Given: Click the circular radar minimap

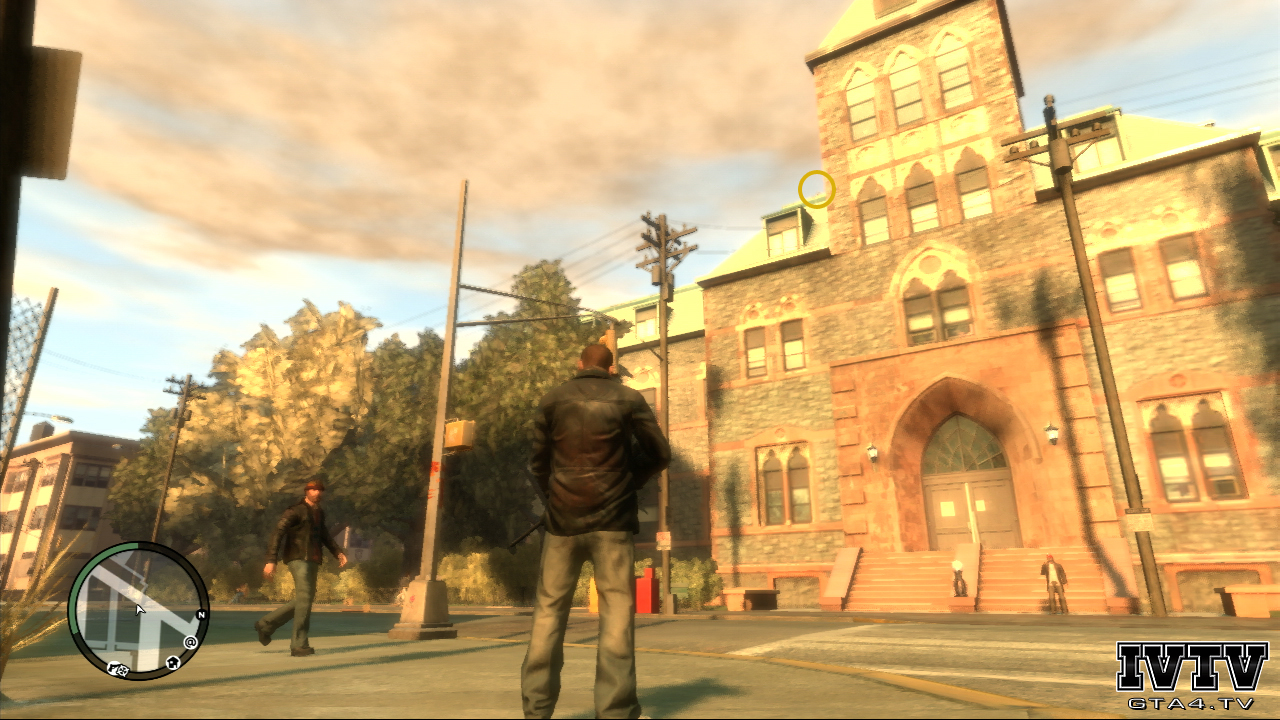Looking at the screenshot, I should tap(138, 611).
